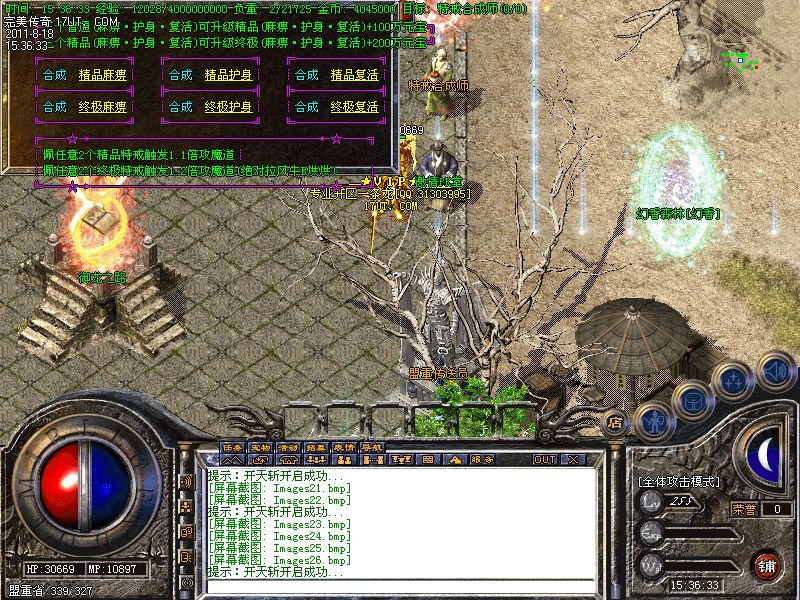This screenshot has width=800, height=600.
Task: Close the game with the X button
Action: [x=573, y=459]
